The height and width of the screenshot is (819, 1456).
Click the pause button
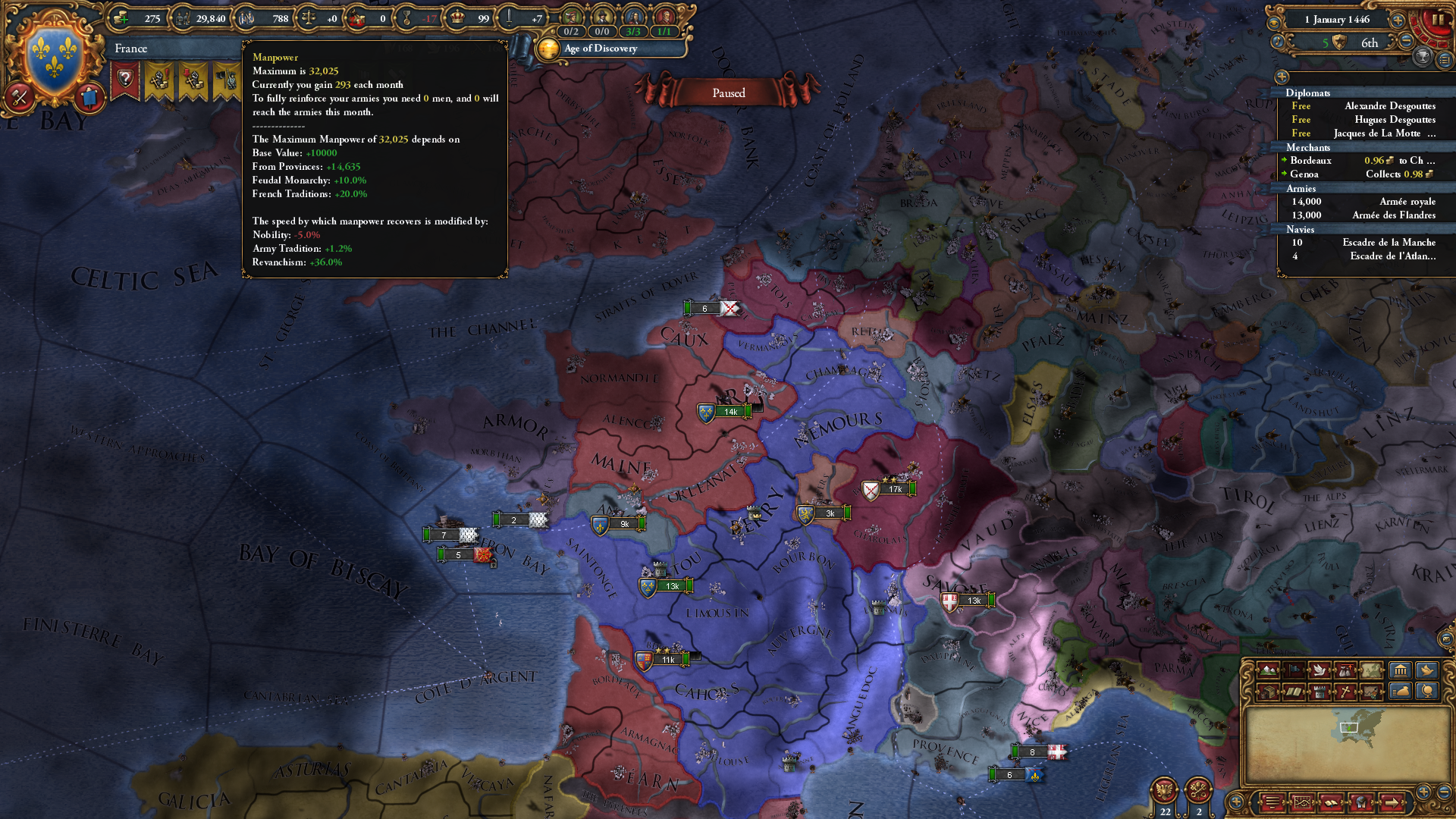(x=1438, y=20)
